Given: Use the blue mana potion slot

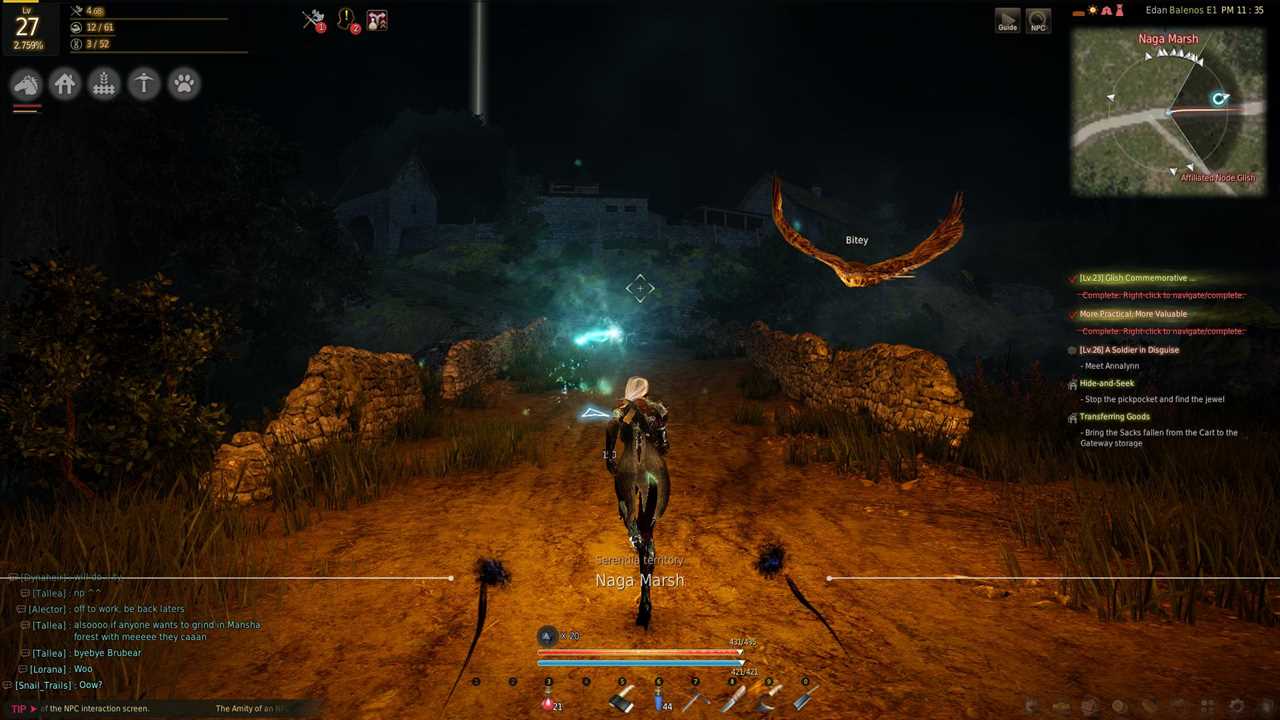Looking at the screenshot, I should click(659, 701).
